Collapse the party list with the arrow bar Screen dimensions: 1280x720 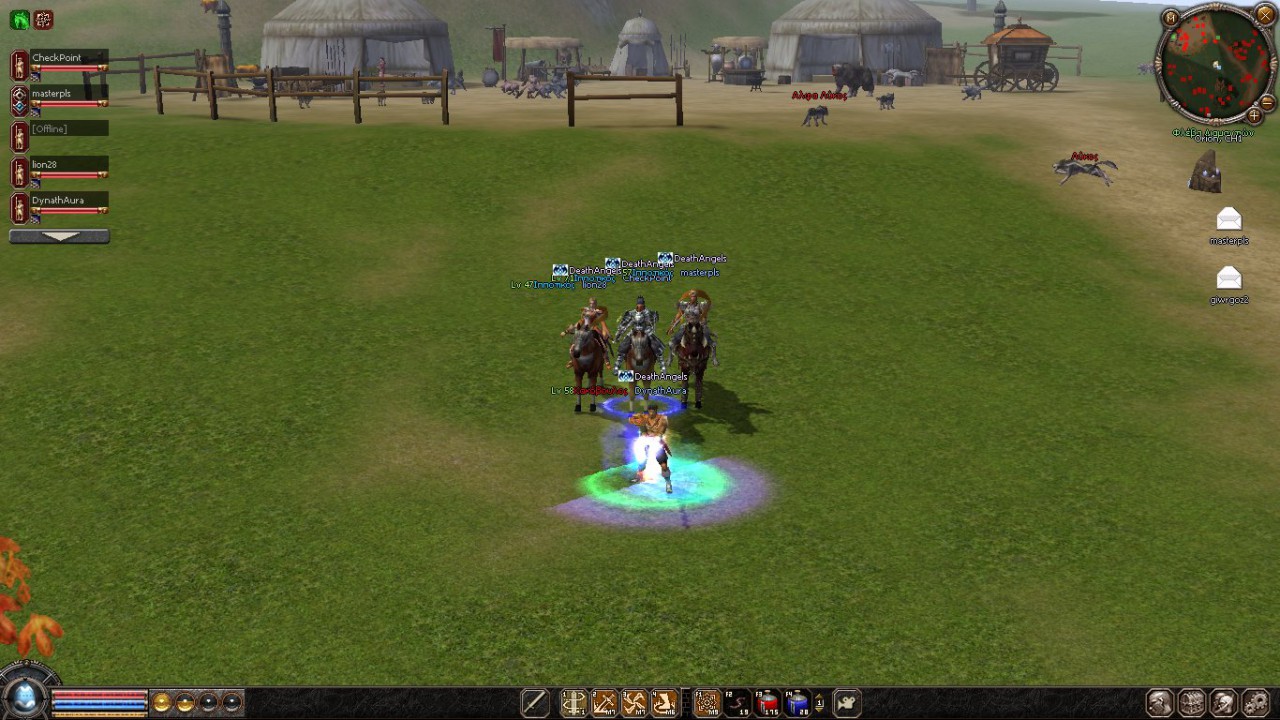59,236
